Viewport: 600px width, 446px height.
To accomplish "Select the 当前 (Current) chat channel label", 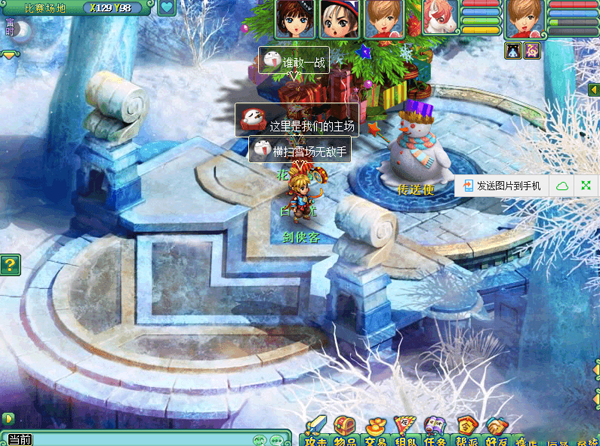I will click(20, 439).
